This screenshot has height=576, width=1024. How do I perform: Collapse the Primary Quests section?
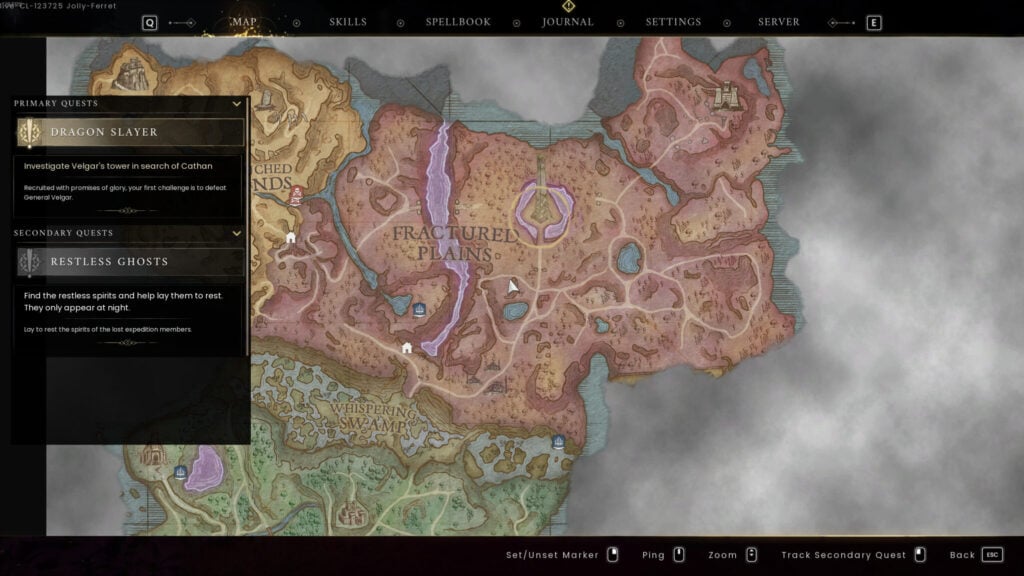coord(237,103)
